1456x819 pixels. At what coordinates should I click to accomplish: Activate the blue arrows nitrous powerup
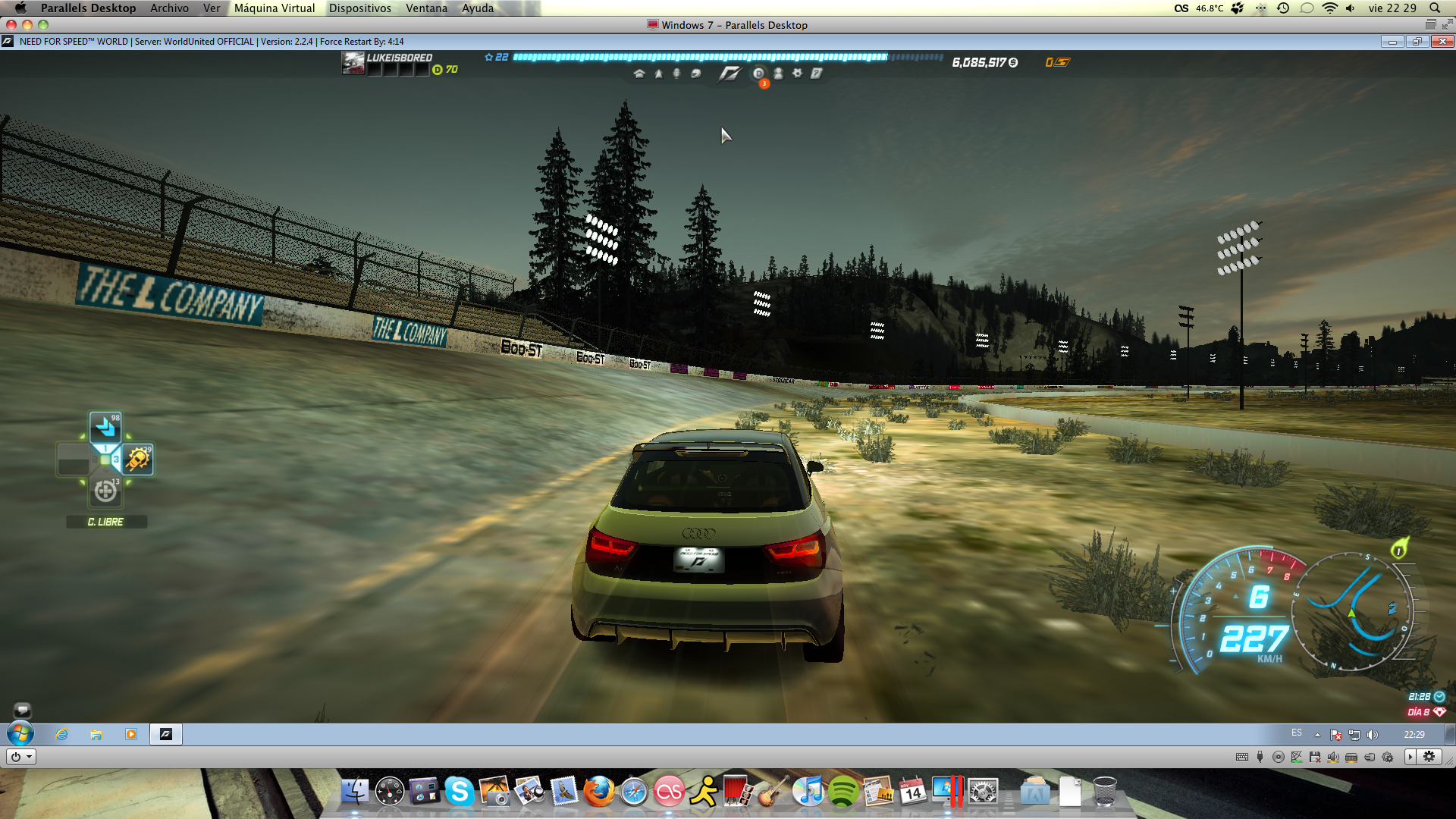coord(105,428)
